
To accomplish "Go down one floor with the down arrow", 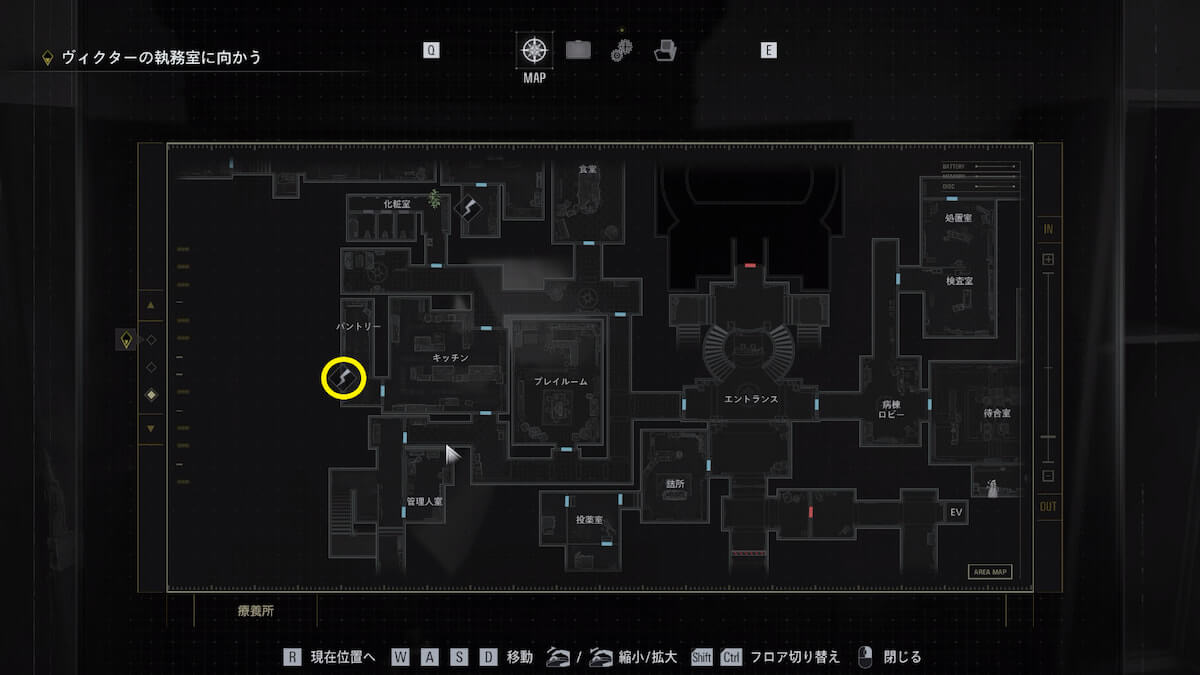I will (151, 429).
